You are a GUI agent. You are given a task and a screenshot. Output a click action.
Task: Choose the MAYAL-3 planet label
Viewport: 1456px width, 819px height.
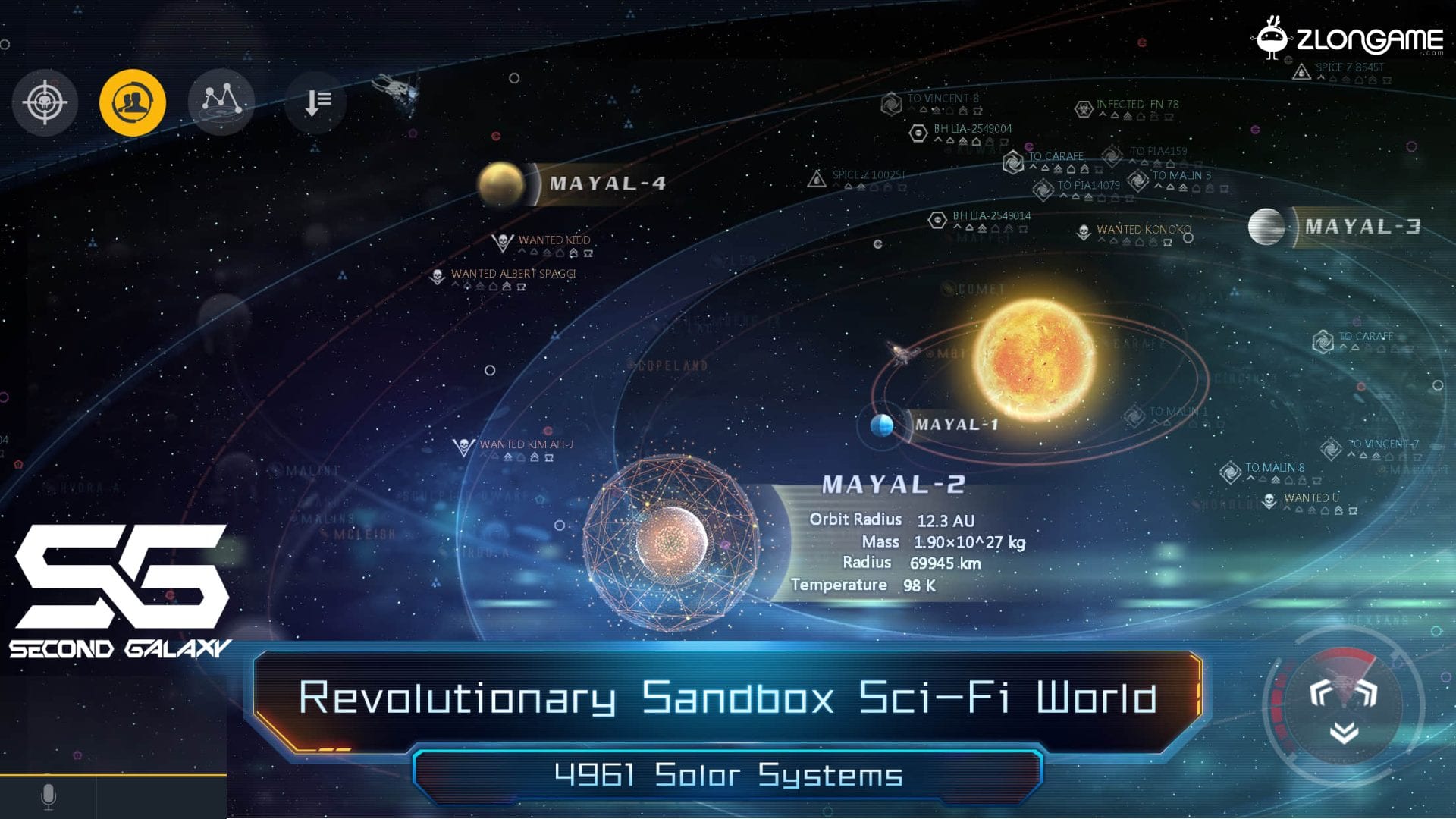(x=1362, y=227)
